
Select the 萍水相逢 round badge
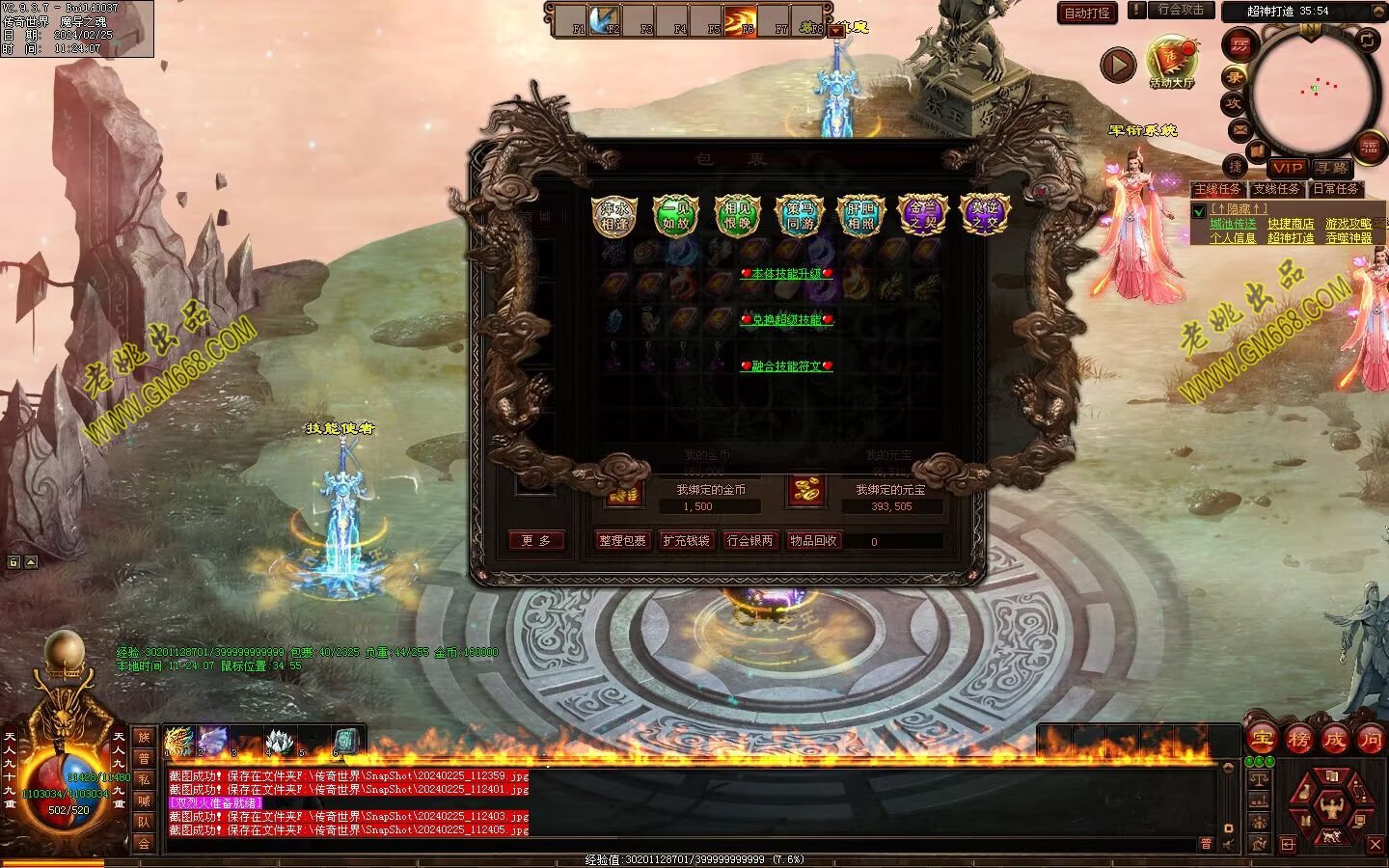click(x=614, y=215)
